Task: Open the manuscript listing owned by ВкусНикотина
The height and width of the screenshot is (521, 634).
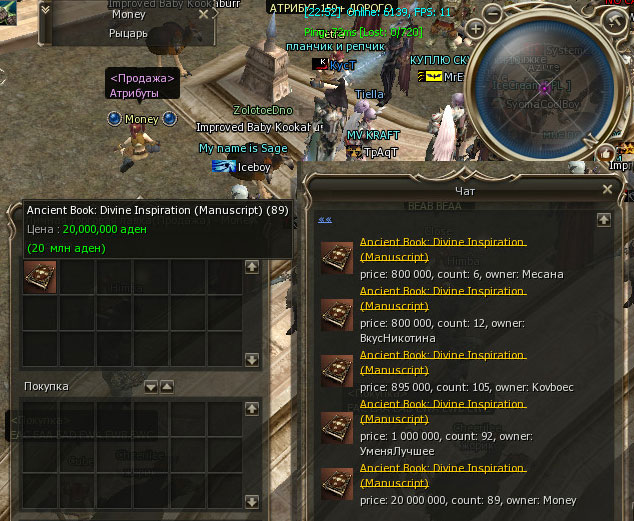Action: pyautogui.click(x=441, y=298)
